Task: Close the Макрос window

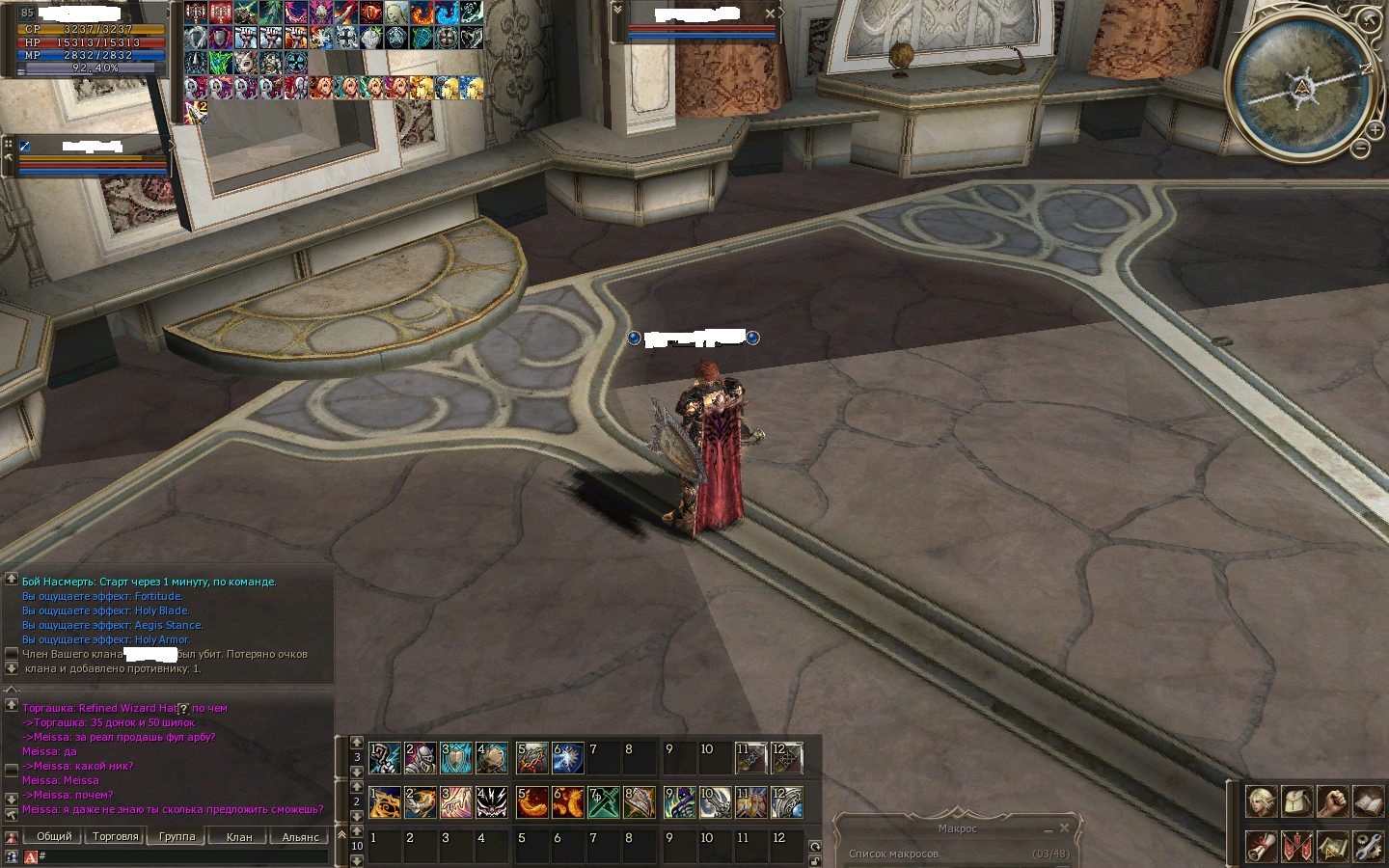Action: [x=1064, y=827]
